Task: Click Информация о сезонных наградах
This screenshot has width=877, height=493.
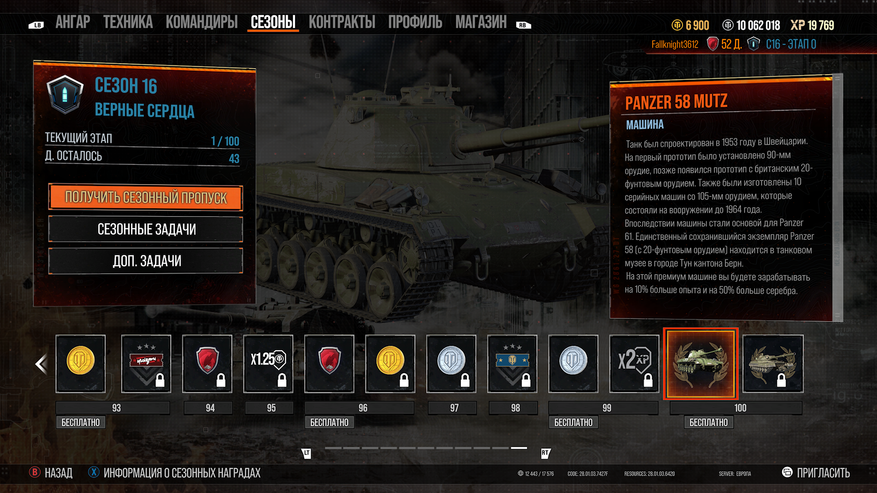Action: [173, 473]
